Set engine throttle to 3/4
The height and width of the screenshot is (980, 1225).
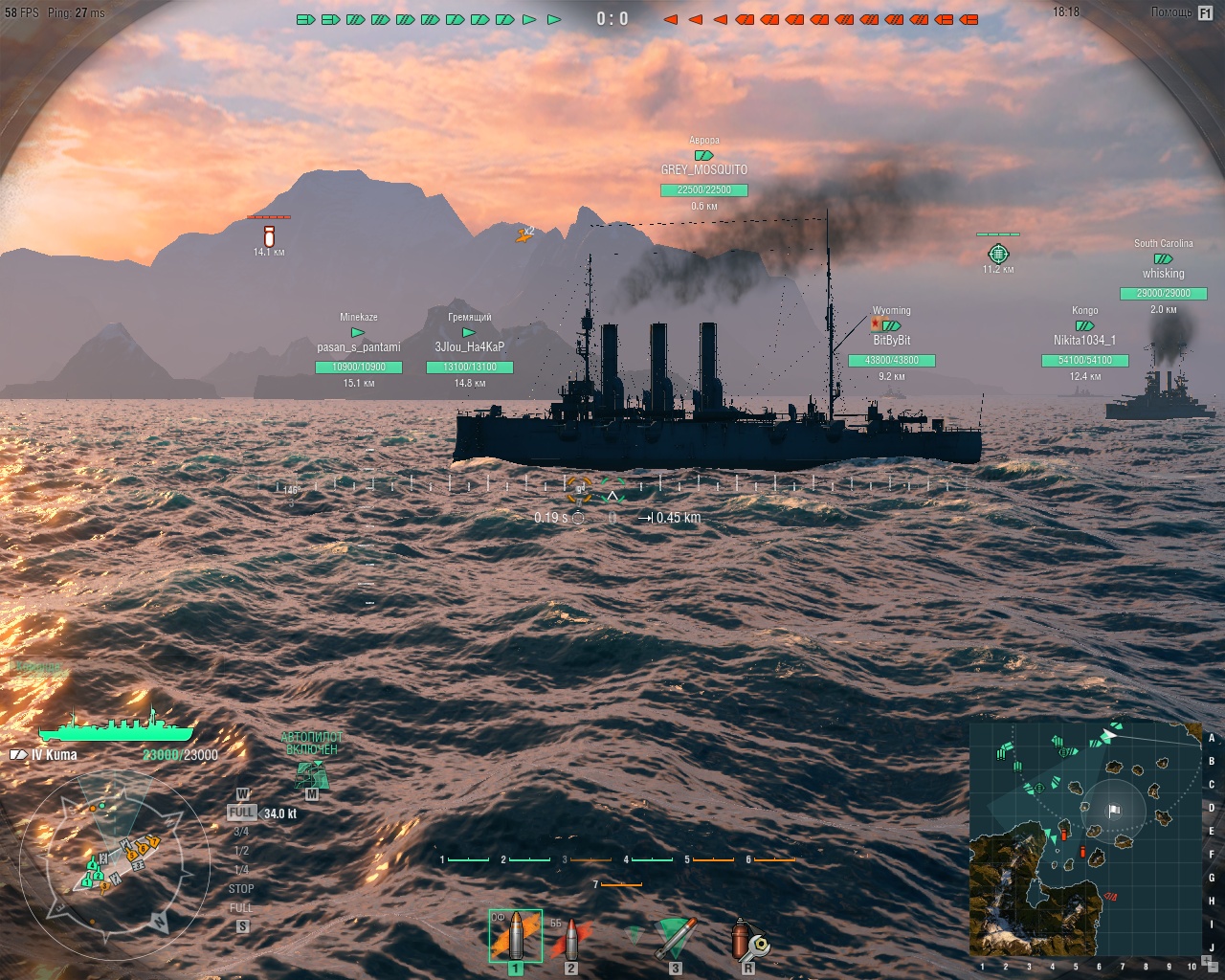coord(241,832)
